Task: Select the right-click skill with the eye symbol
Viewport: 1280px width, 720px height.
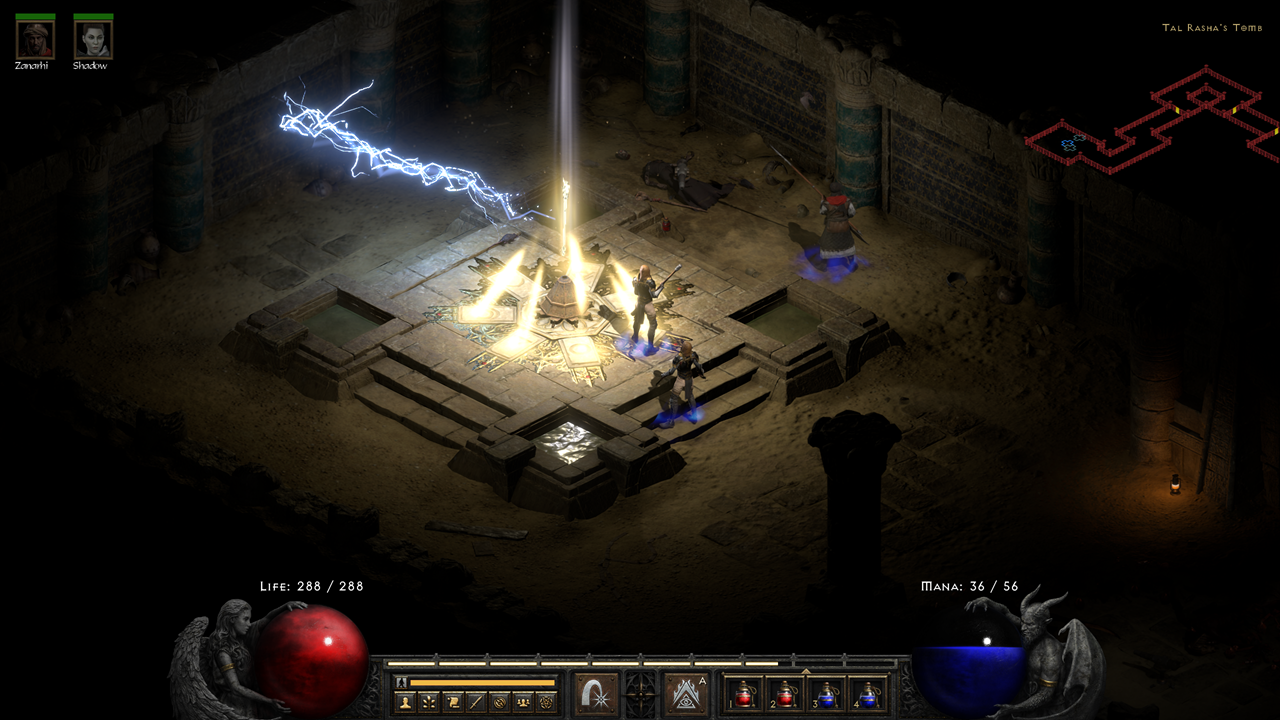Action: coord(686,694)
